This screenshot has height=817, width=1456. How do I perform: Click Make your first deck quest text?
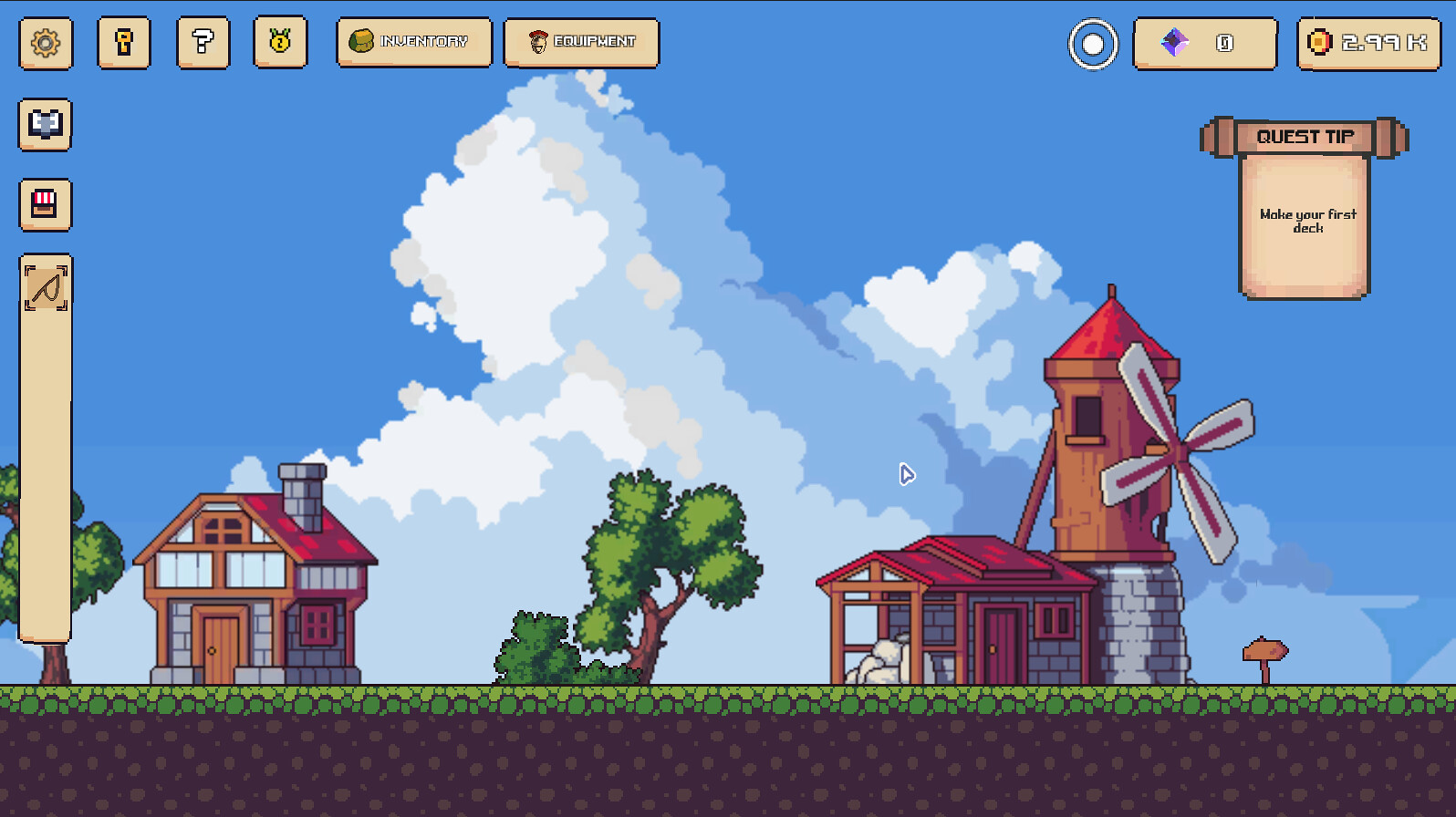(1306, 222)
